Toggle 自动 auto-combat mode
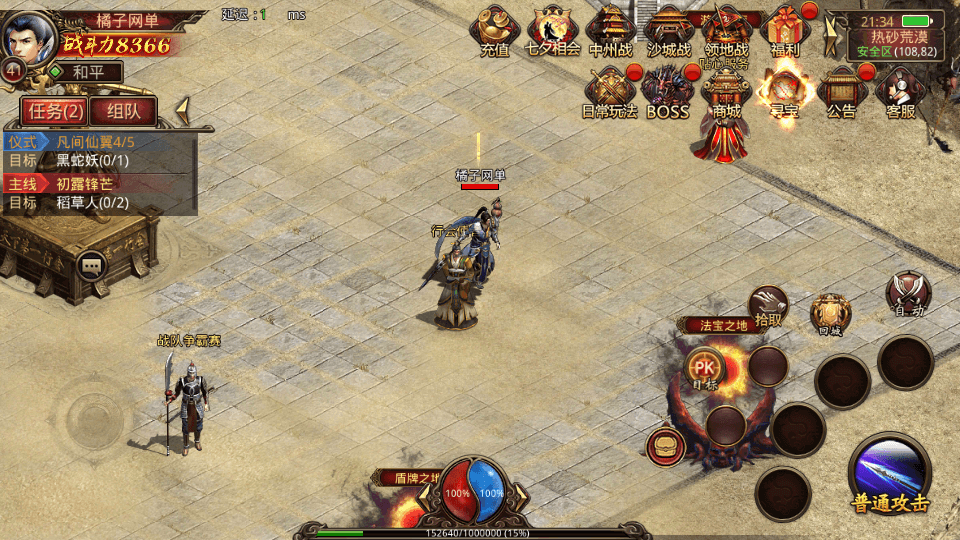Image resolution: width=960 pixels, height=540 pixels. point(908,293)
